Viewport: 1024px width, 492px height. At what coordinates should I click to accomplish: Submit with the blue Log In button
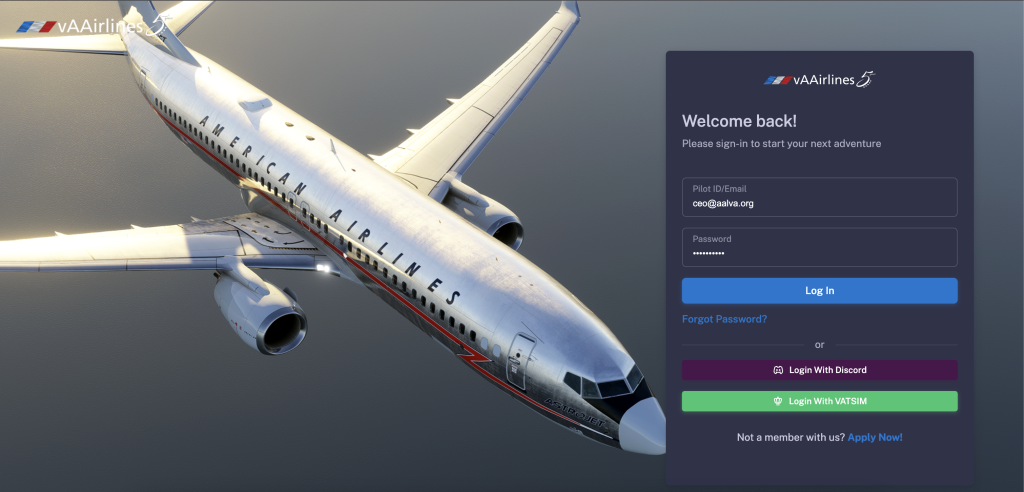coord(819,291)
